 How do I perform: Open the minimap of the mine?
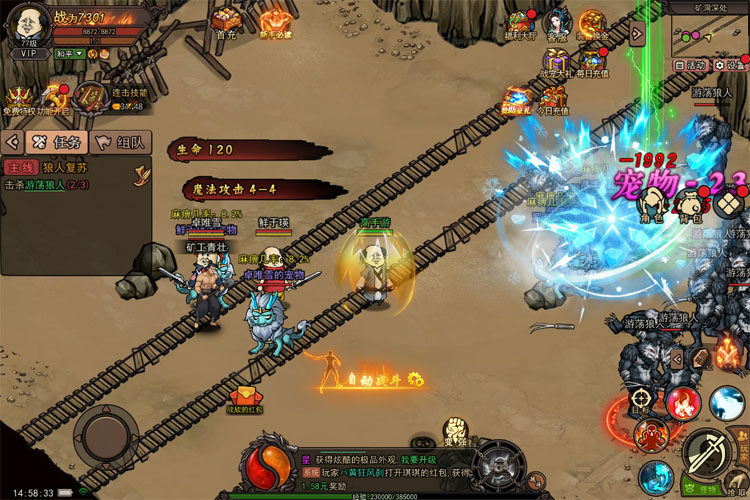[x=710, y=35]
